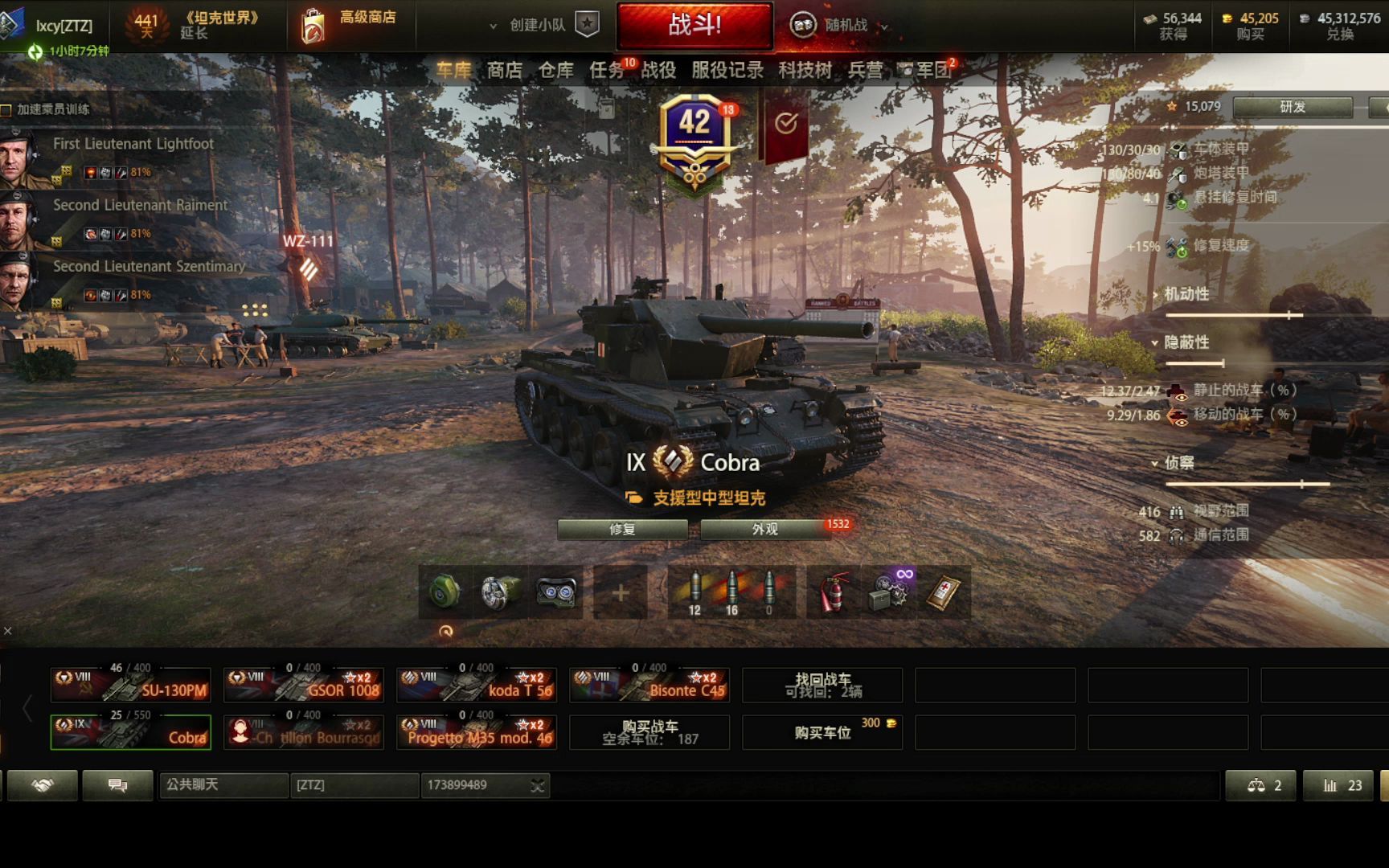Select the fire extinguisher consumable slot
The width and height of the screenshot is (1389, 868).
[834, 593]
